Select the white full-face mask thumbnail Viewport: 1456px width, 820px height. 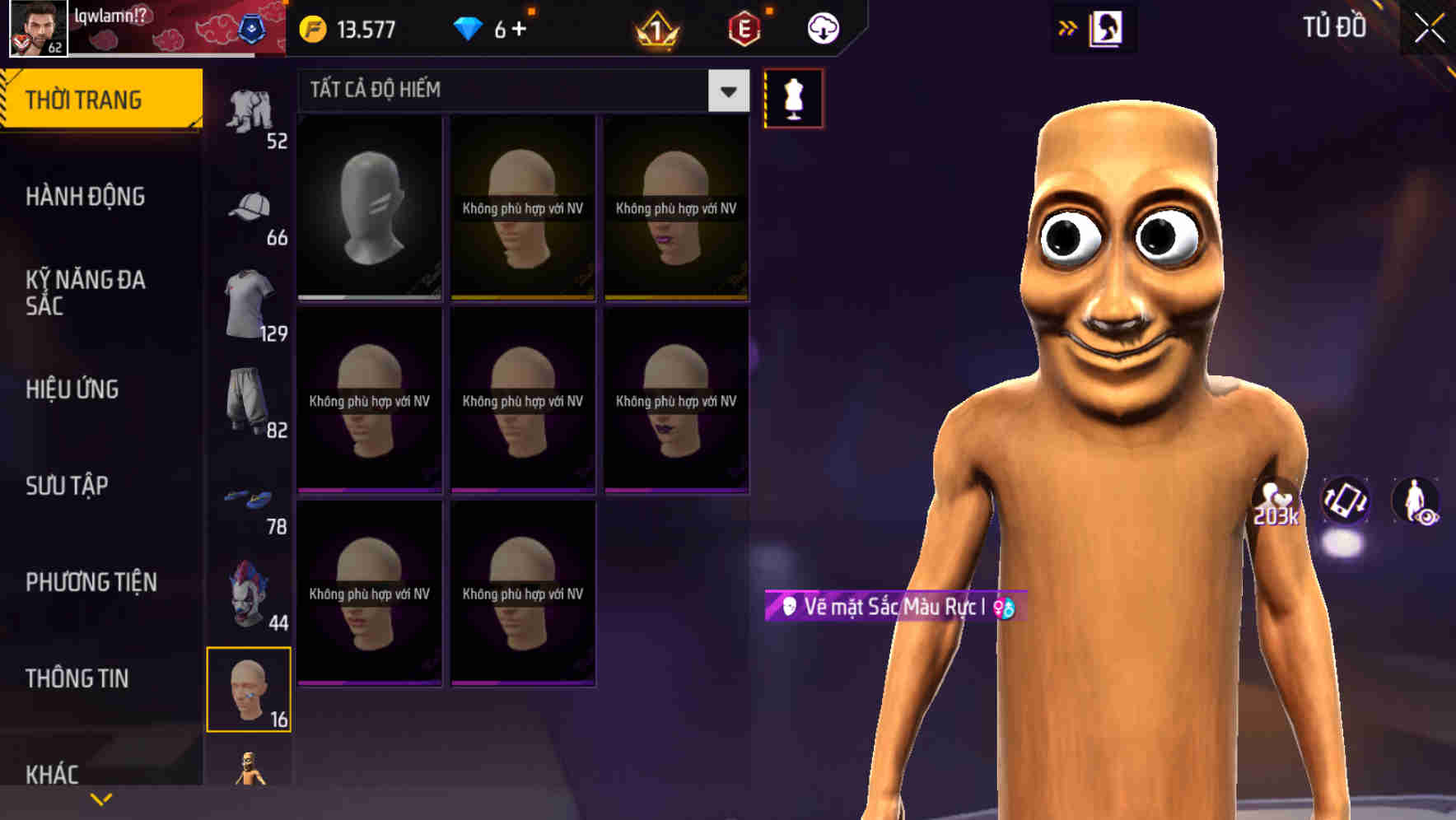click(x=370, y=206)
